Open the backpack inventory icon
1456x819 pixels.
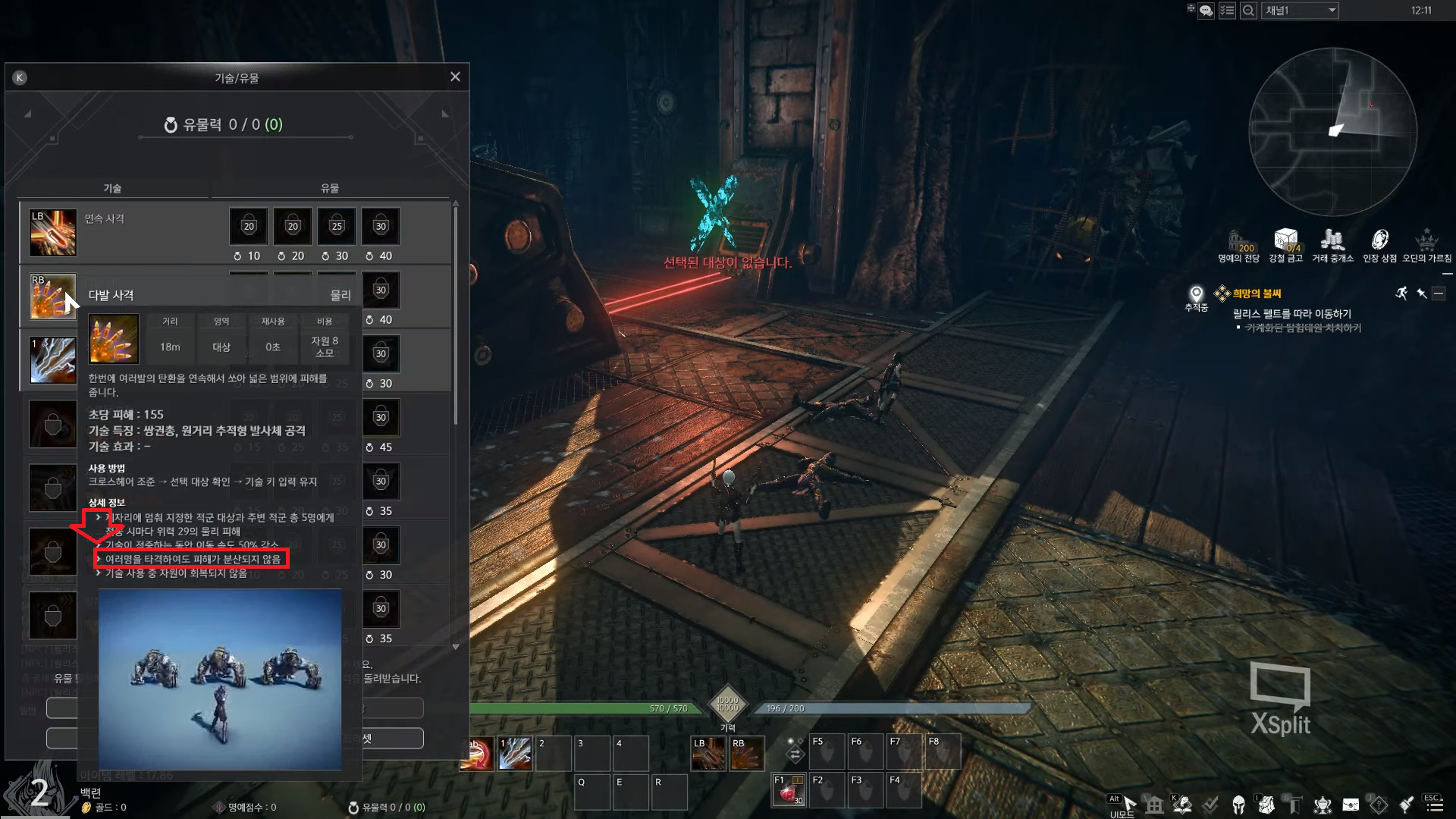(1266, 805)
